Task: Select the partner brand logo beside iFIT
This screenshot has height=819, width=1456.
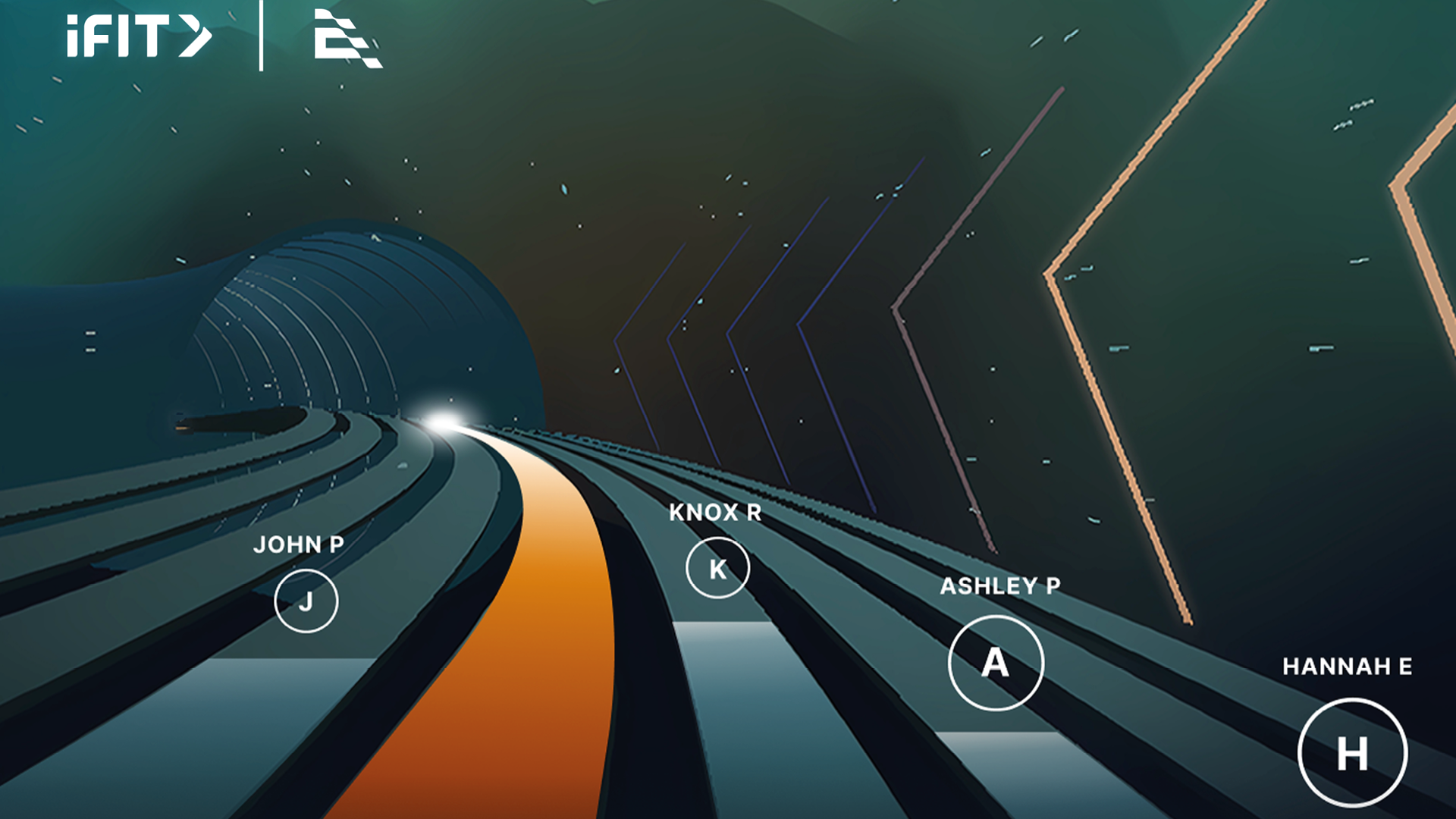Action: click(345, 42)
